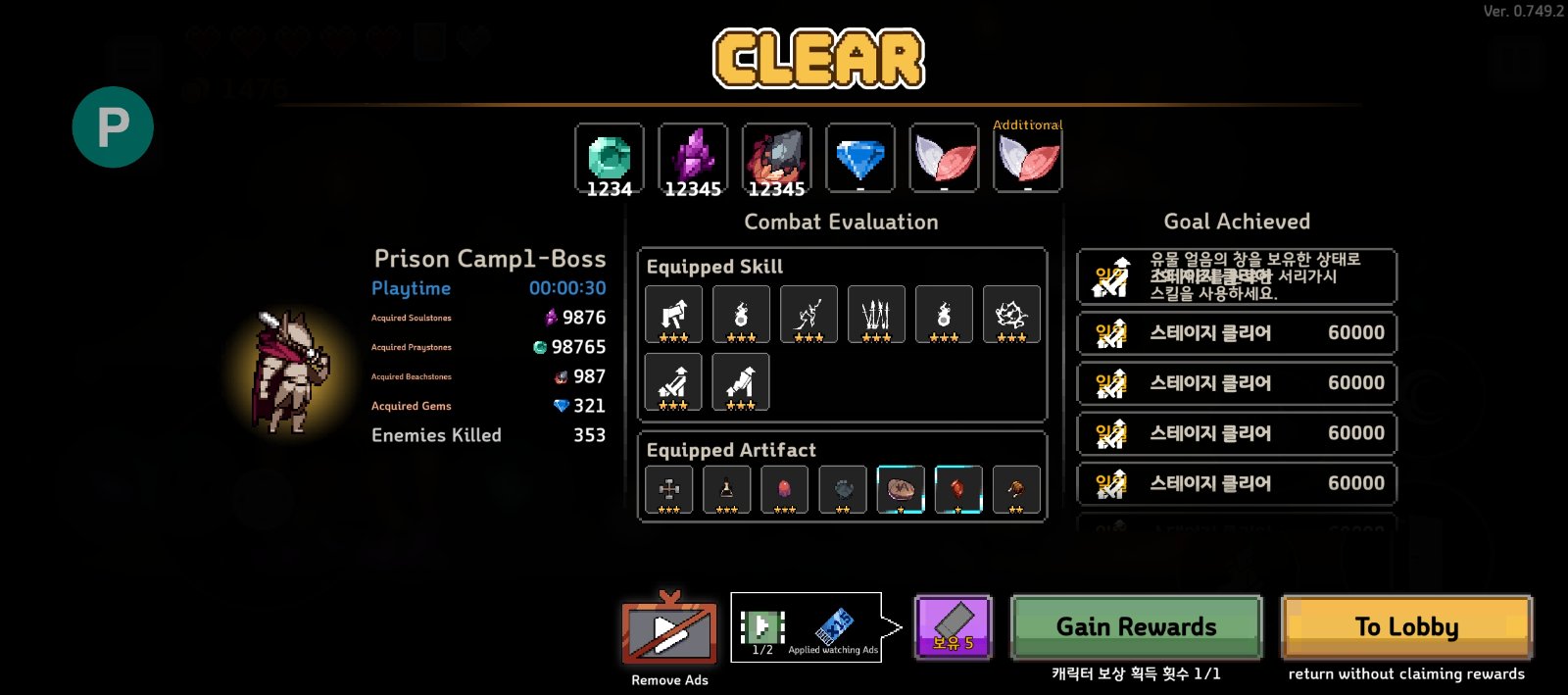Inspect the highlighted red gem artifact
Screen dimensions: 1568x695
pos(958,489)
